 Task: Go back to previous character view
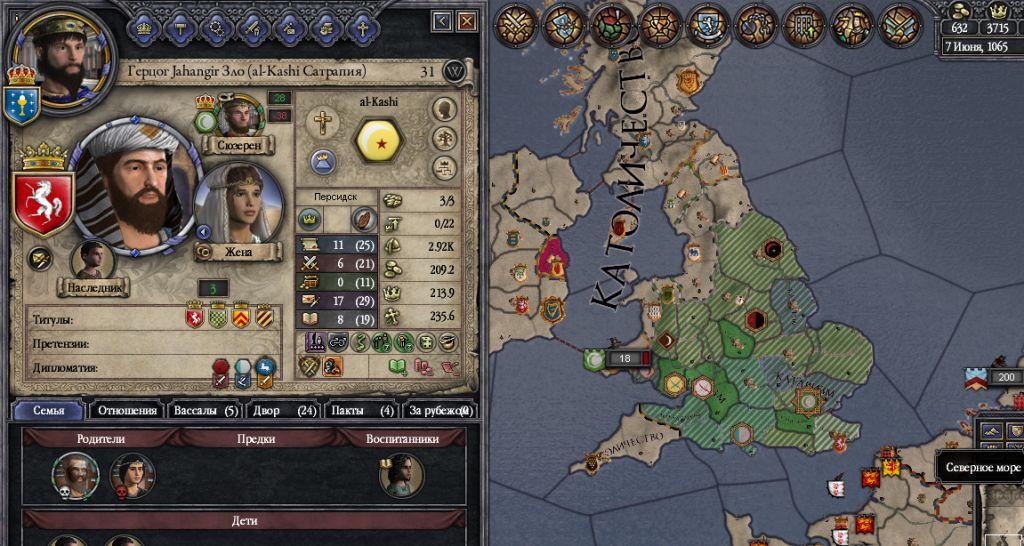tap(443, 21)
